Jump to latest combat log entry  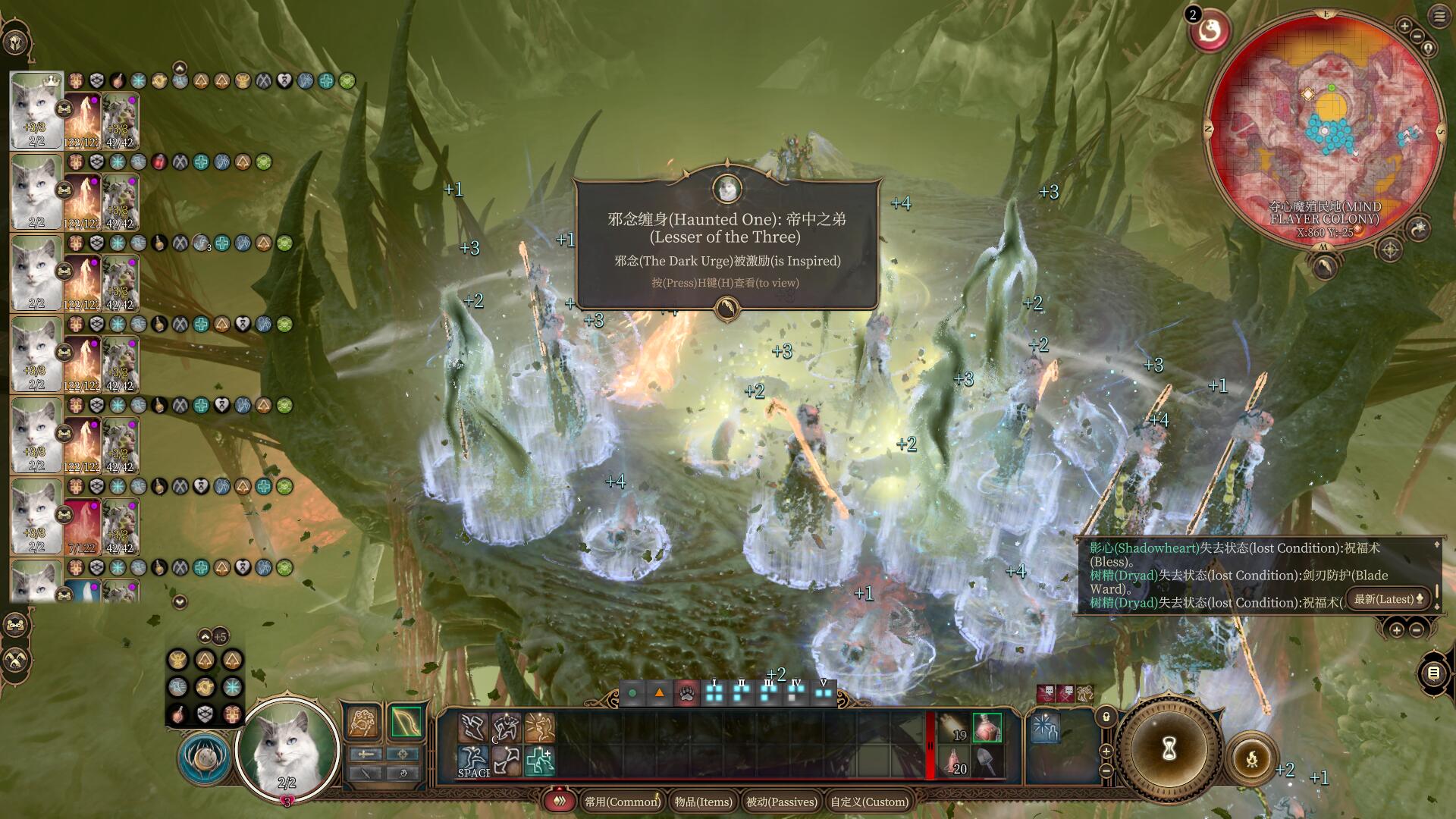[1389, 599]
